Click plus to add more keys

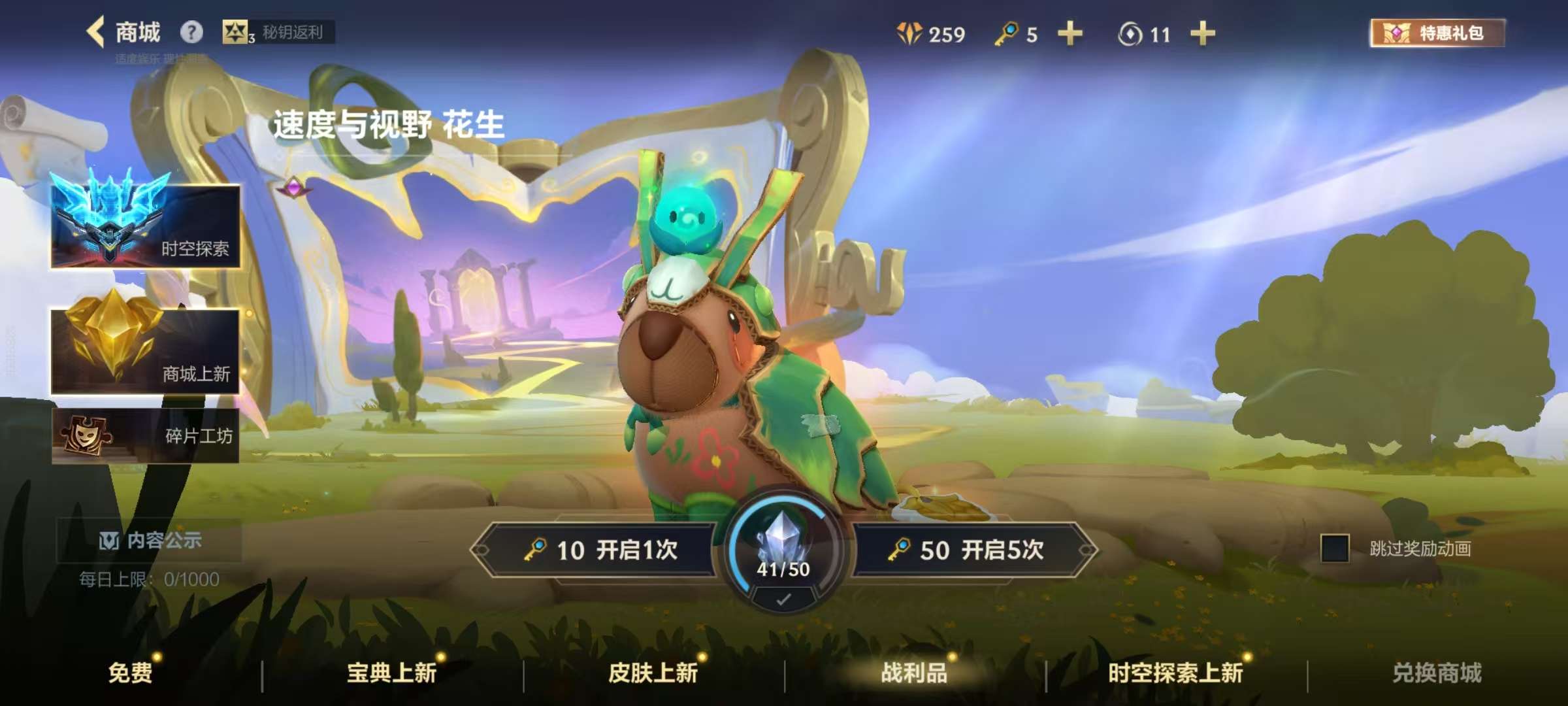tap(1070, 34)
